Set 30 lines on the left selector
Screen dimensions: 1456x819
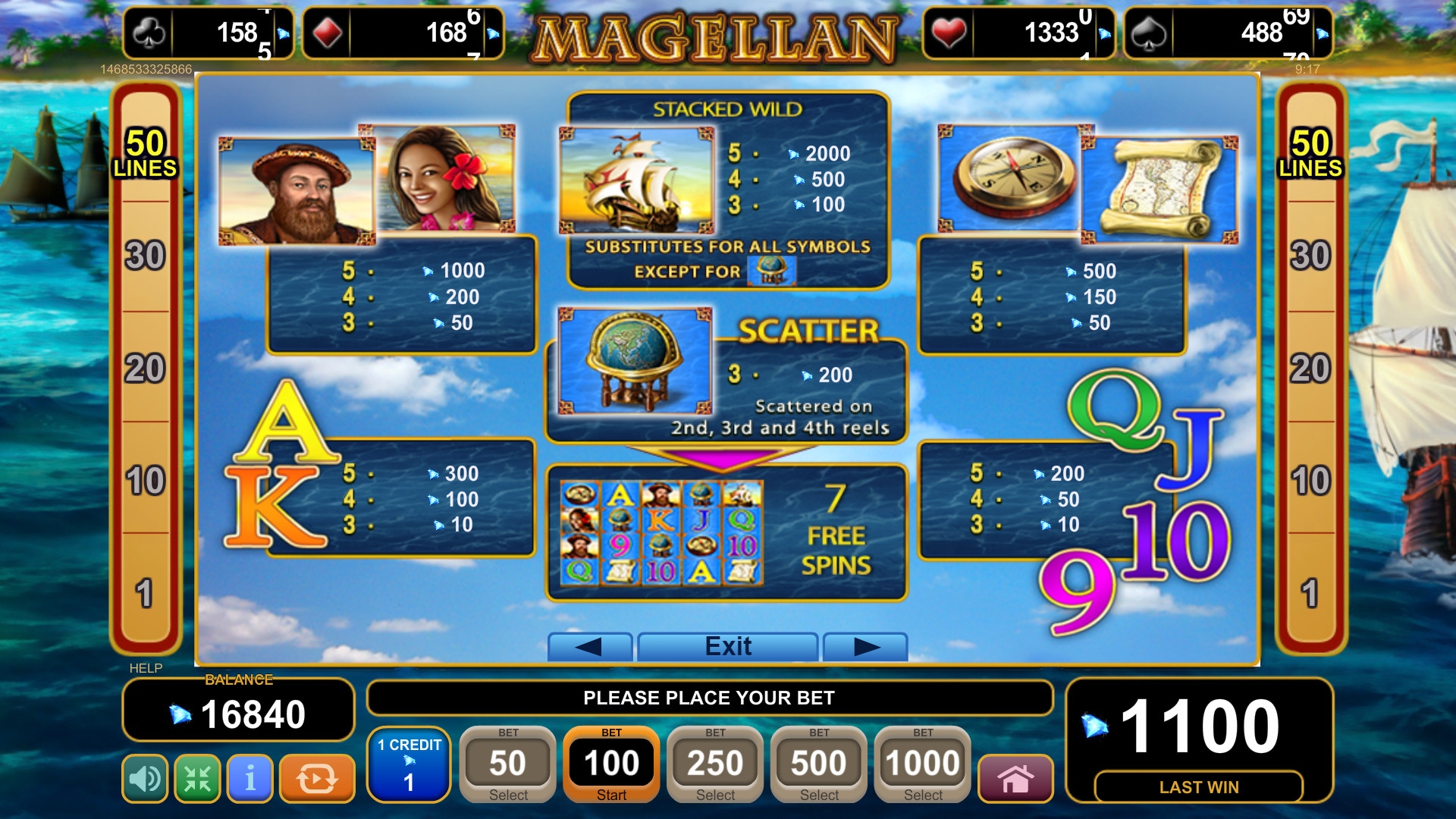[x=145, y=256]
